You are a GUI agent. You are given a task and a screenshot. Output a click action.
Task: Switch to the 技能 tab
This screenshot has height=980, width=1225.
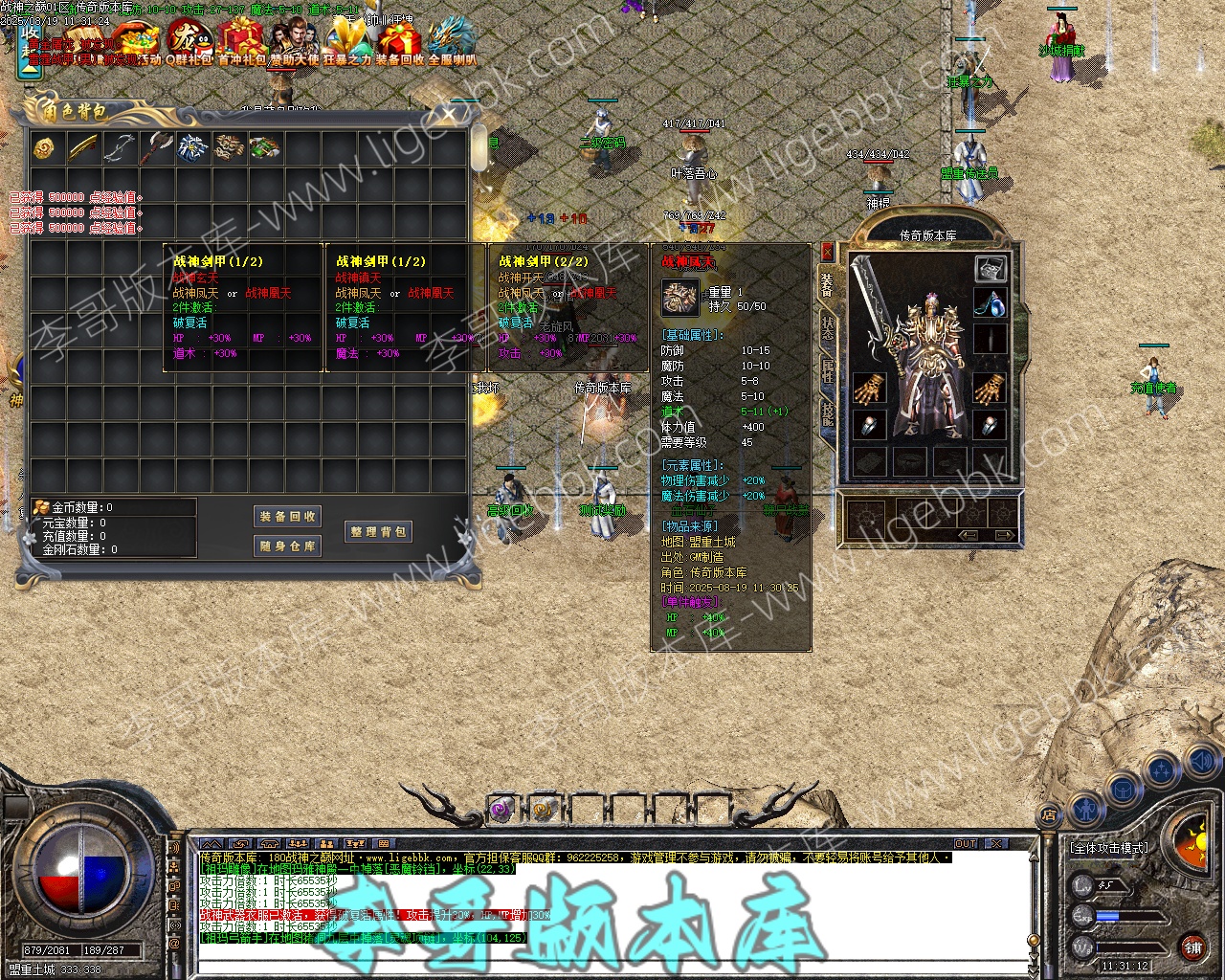(827, 413)
